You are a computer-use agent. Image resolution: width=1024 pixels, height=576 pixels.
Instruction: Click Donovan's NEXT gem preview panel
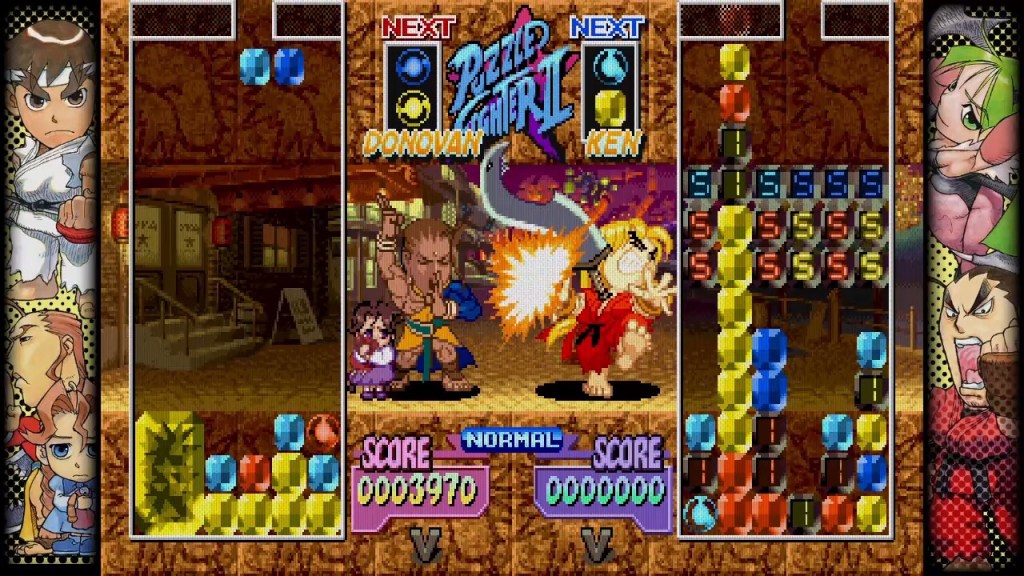point(412,87)
